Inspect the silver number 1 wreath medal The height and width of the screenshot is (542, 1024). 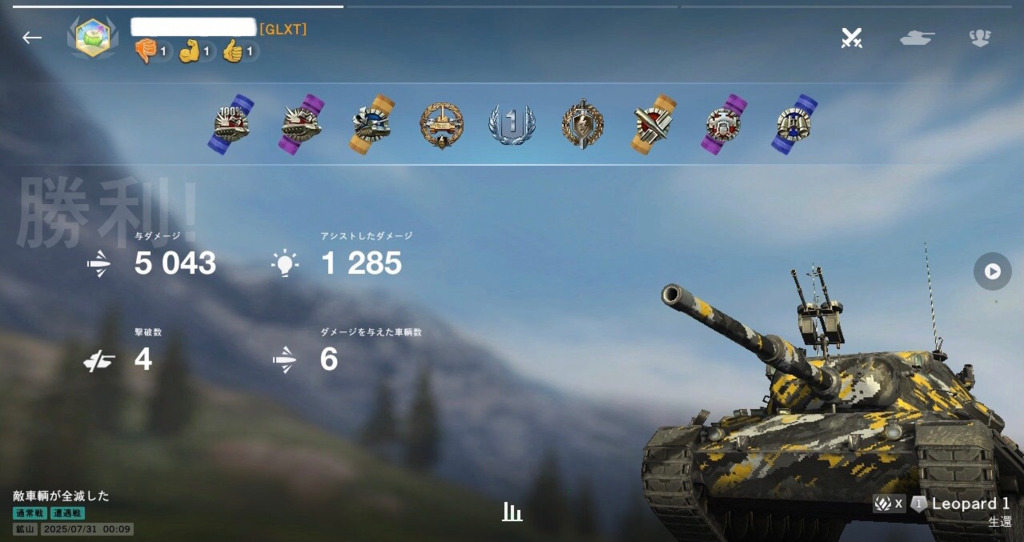tap(511, 124)
